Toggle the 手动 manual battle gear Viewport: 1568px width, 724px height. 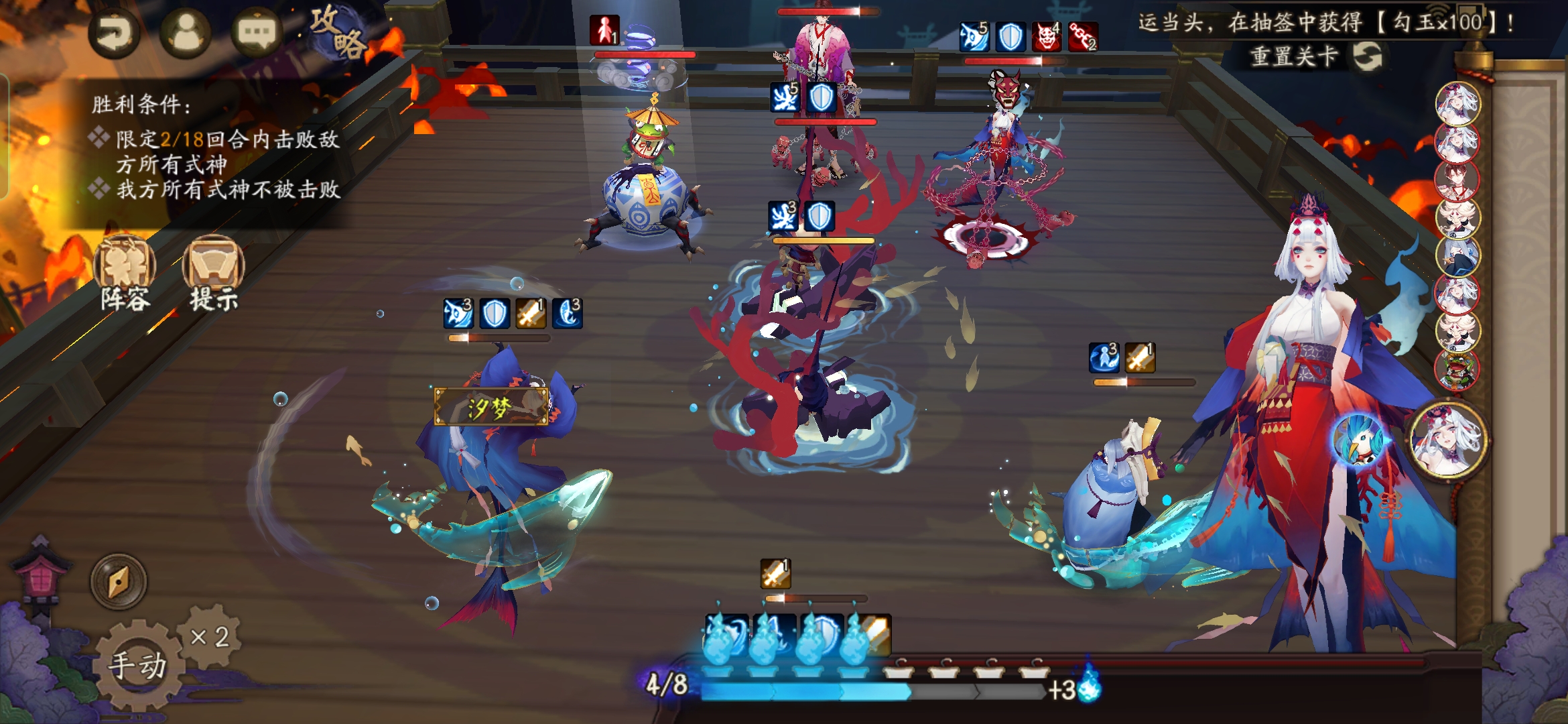137,665
